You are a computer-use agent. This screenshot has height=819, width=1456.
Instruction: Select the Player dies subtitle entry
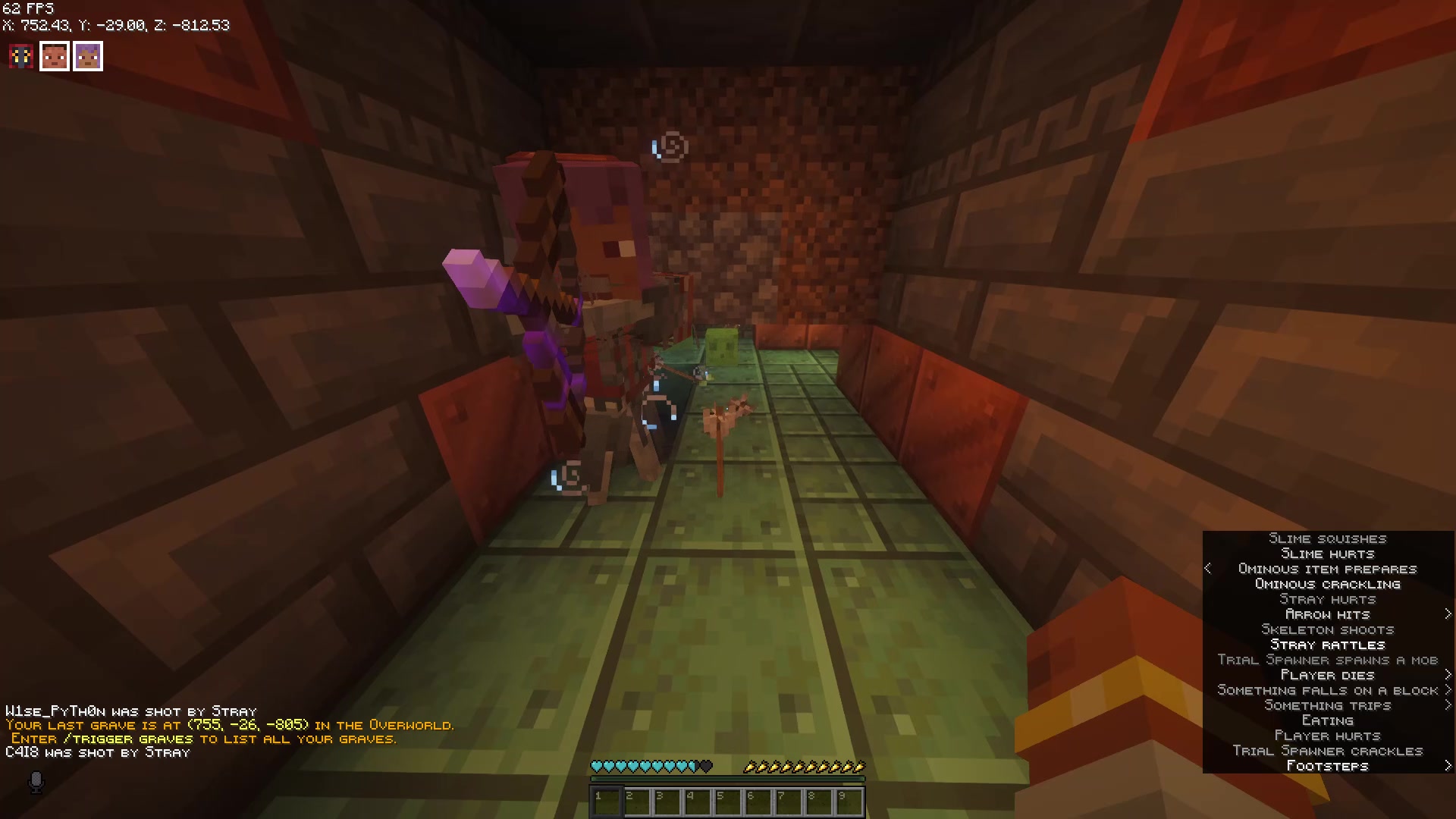coord(1327,675)
